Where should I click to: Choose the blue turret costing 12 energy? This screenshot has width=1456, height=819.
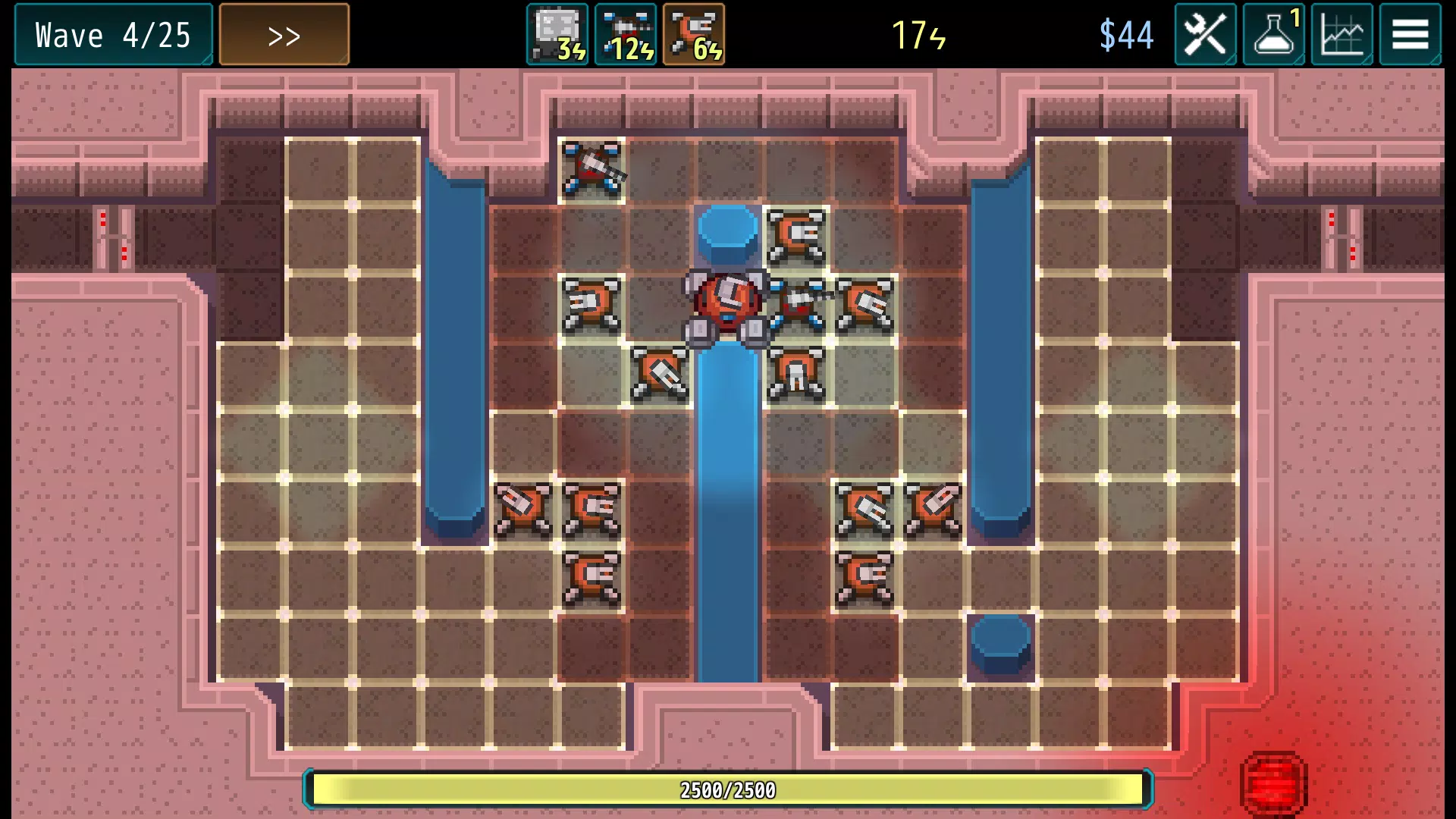coord(626,35)
